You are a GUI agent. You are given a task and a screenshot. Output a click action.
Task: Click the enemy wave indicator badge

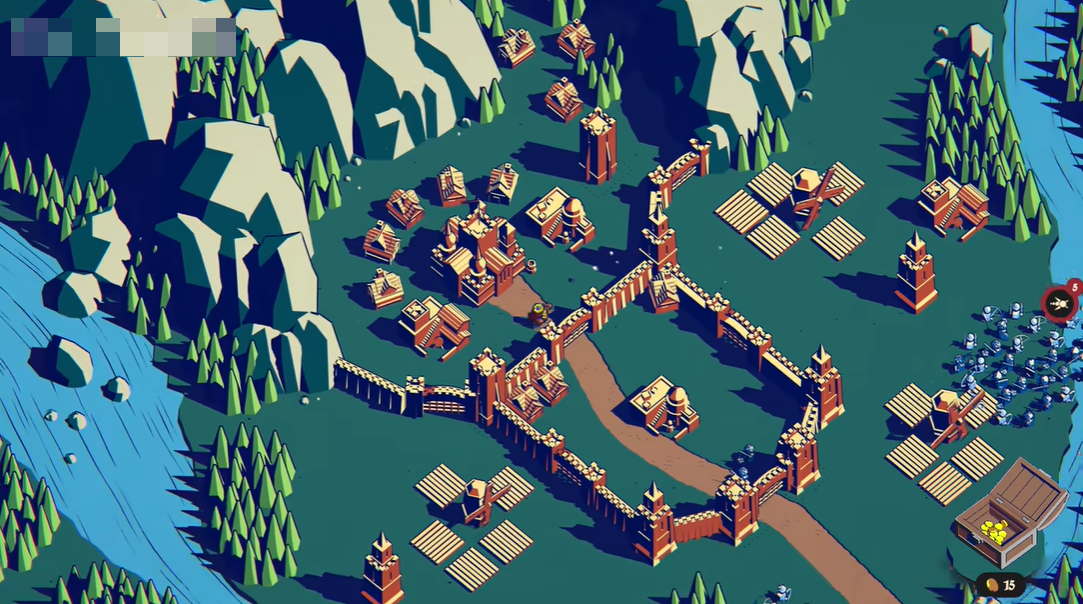(x=1059, y=302)
